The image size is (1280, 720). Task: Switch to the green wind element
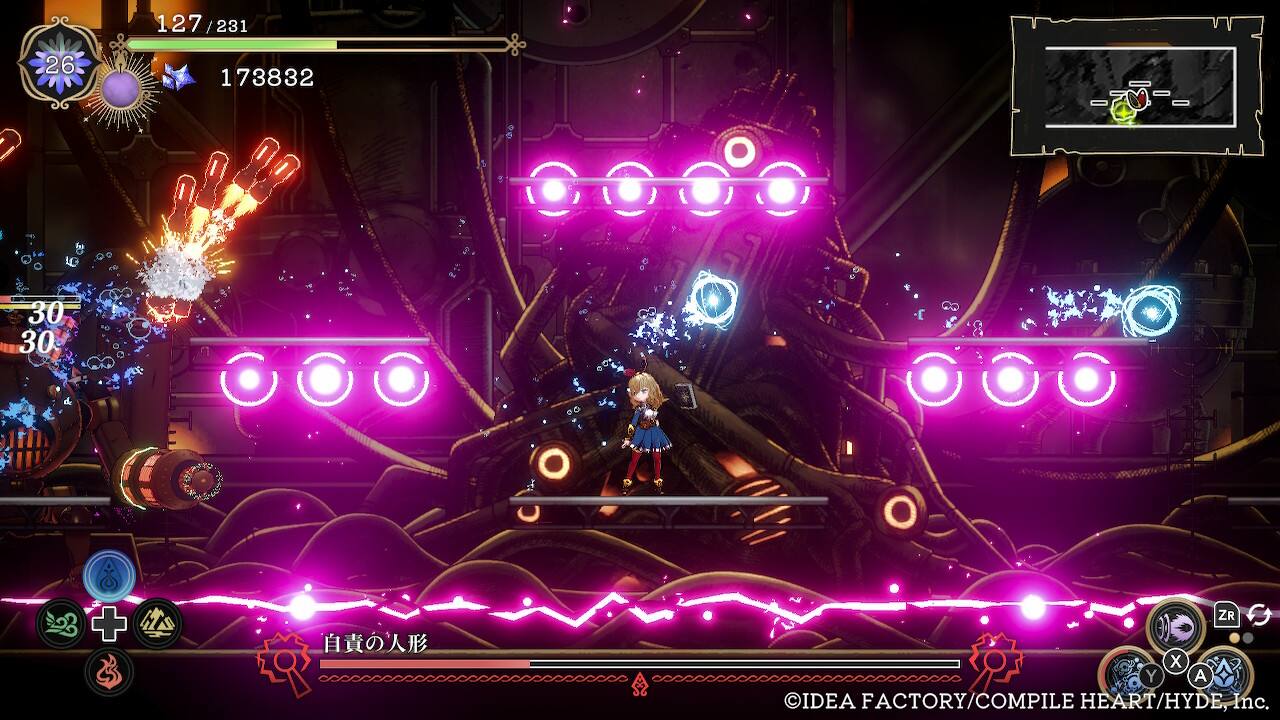point(60,623)
